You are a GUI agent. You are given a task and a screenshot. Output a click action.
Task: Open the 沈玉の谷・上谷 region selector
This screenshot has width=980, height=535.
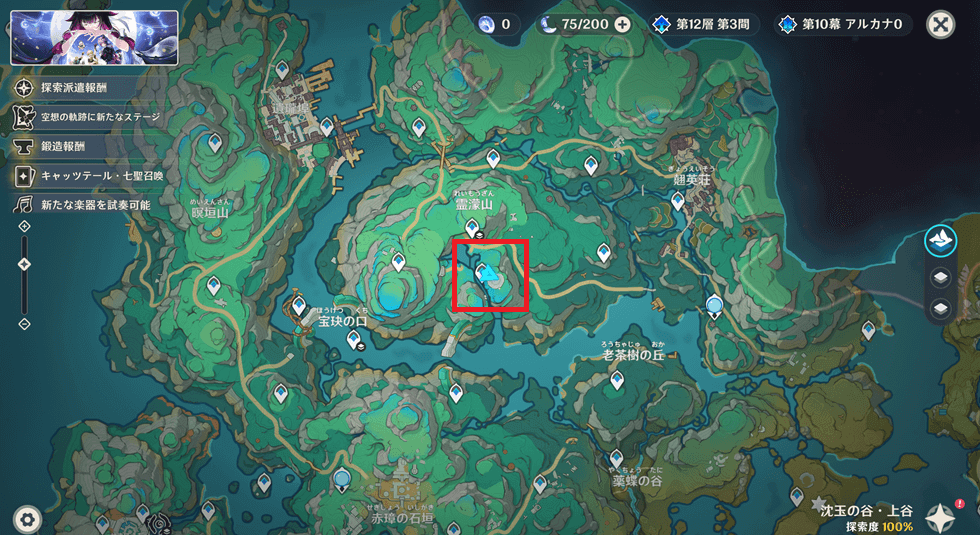866,517
